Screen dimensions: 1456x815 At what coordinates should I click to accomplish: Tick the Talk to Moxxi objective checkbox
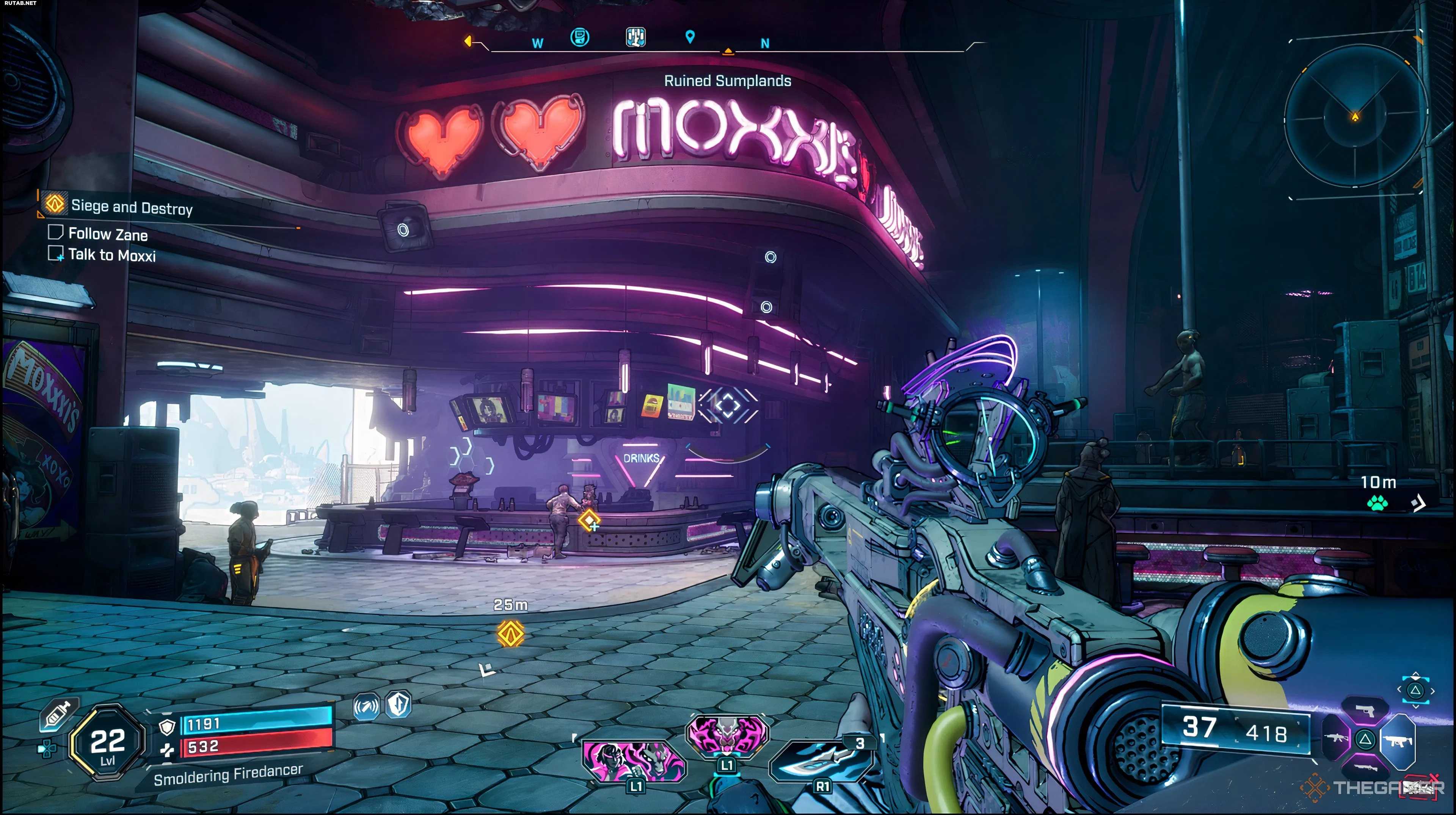coord(55,253)
